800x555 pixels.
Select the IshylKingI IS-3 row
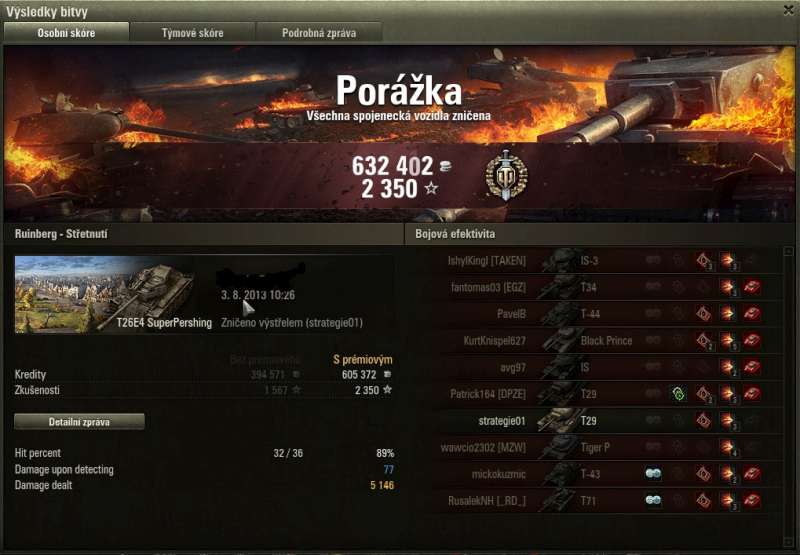[600, 261]
